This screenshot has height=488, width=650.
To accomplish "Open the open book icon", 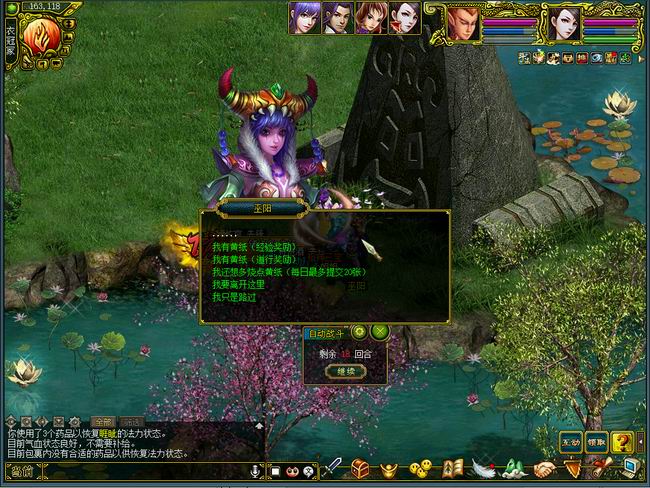I will tap(452, 468).
